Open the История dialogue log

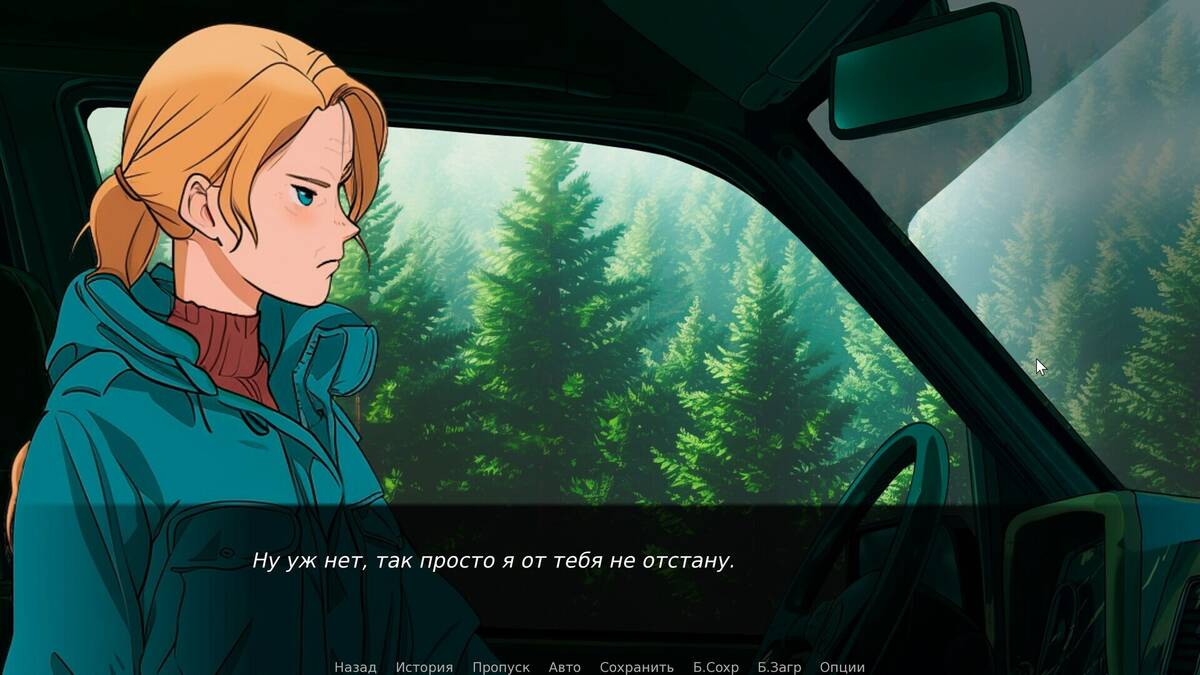(x=424, y=667)
